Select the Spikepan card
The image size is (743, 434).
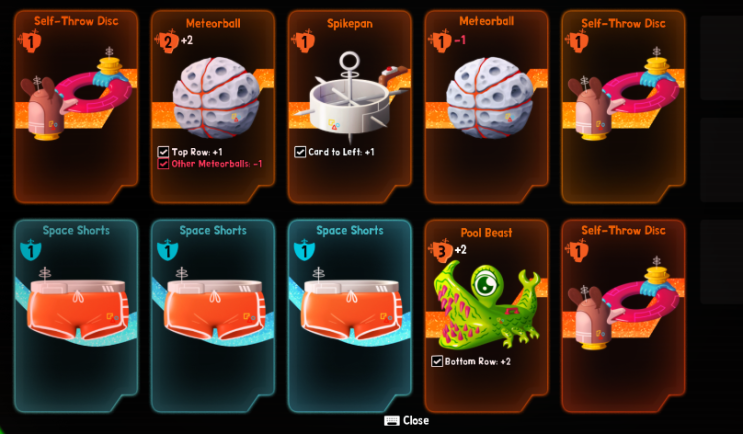coord(349,105)
